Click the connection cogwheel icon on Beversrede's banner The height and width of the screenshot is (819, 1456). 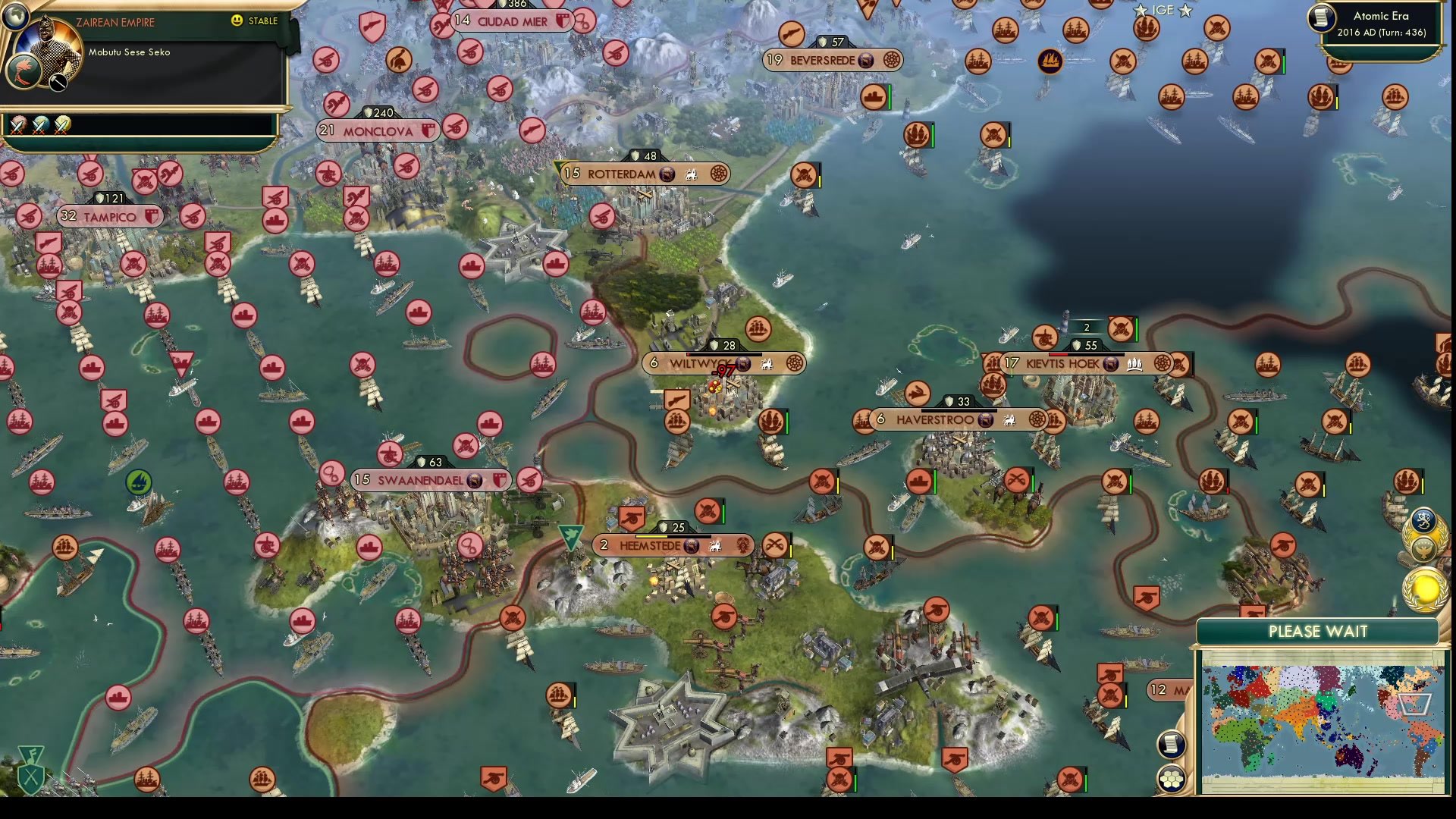point(893,60)
